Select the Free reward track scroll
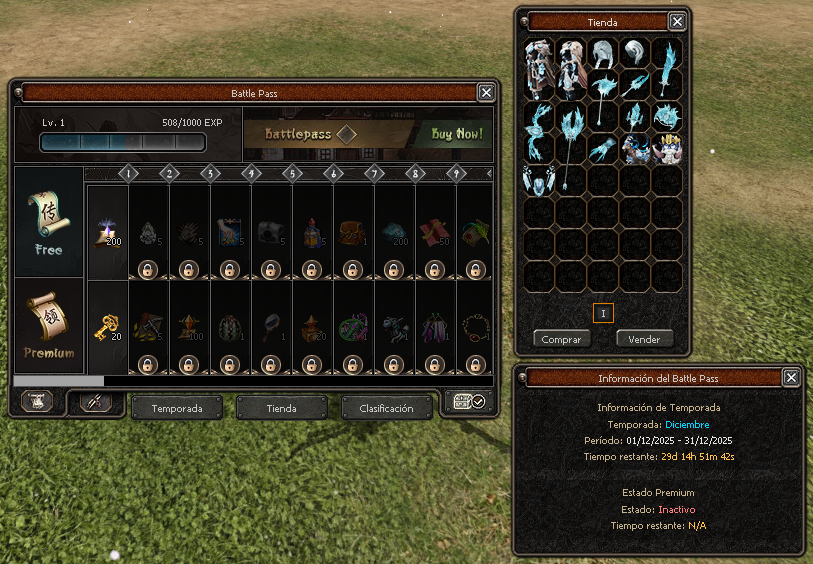813x564 pixels. (48, 222)
